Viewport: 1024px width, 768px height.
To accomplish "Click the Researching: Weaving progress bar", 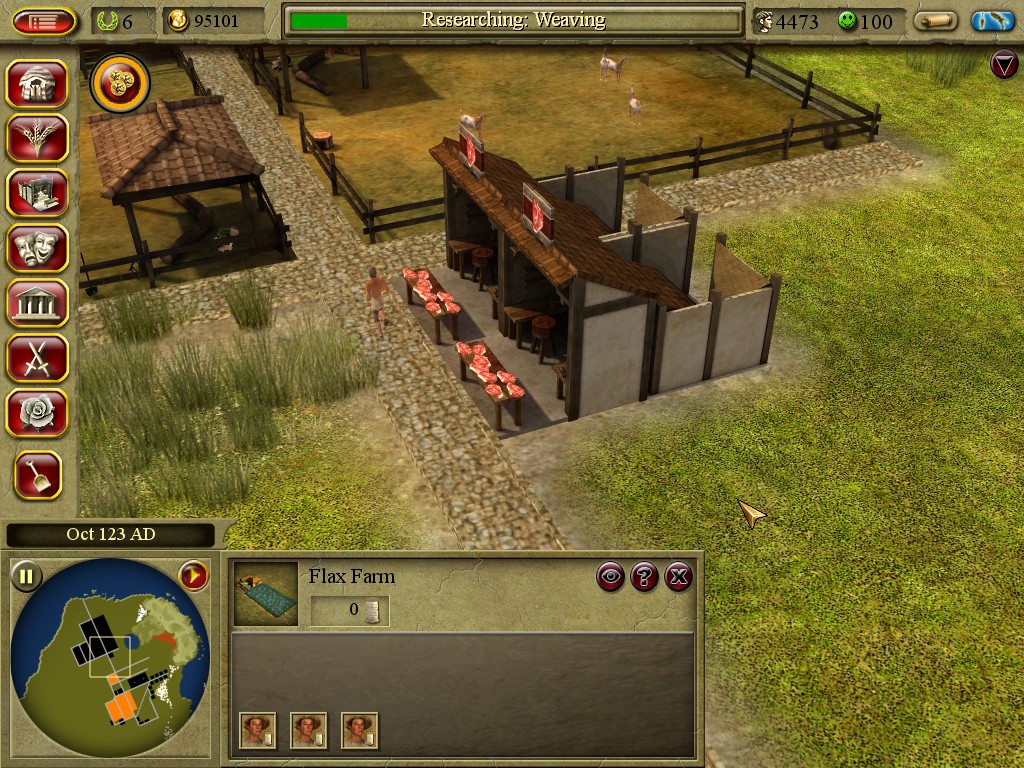I will click(x=513, y=21).
